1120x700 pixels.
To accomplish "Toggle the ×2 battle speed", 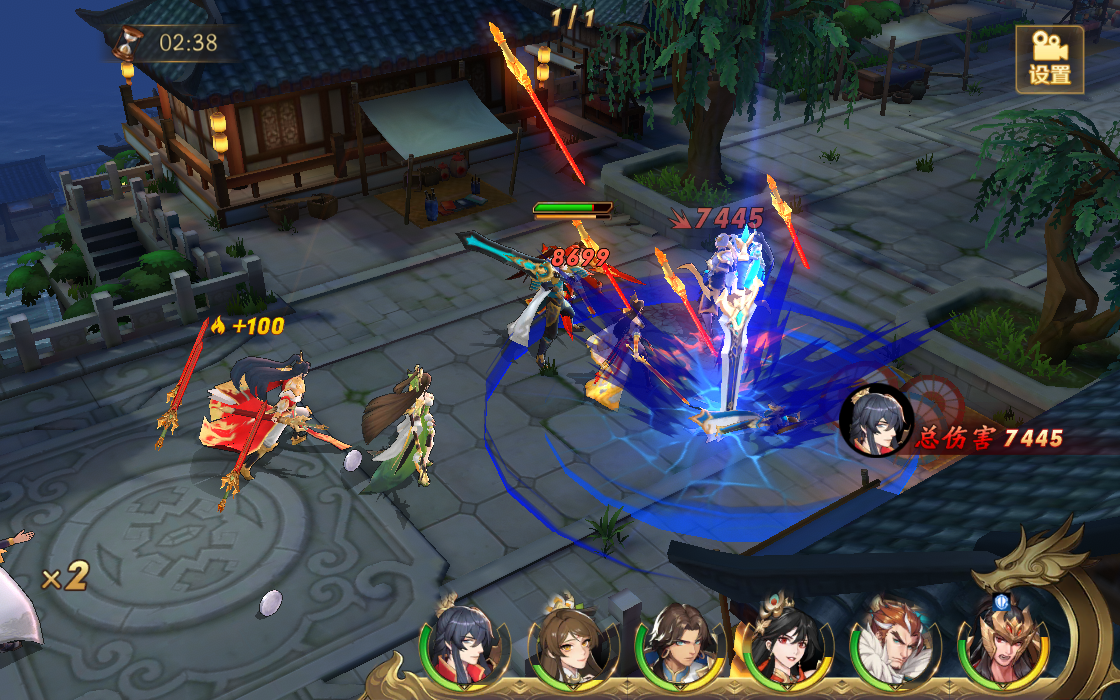I will click(x=66, y=575).
